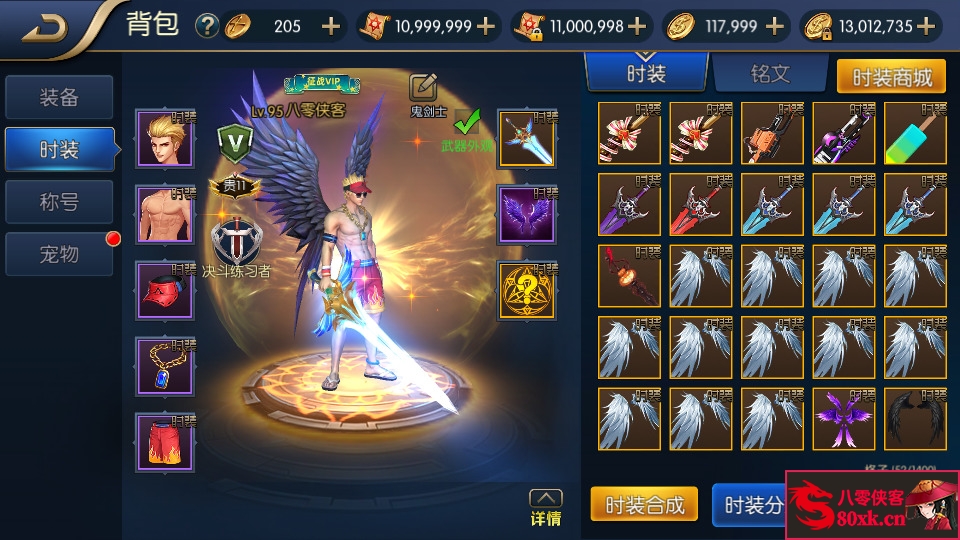This screenshot has width=960, height=540.
Task: Choose the gold necklace fashion slot
Action: click(x=166, y=365)
